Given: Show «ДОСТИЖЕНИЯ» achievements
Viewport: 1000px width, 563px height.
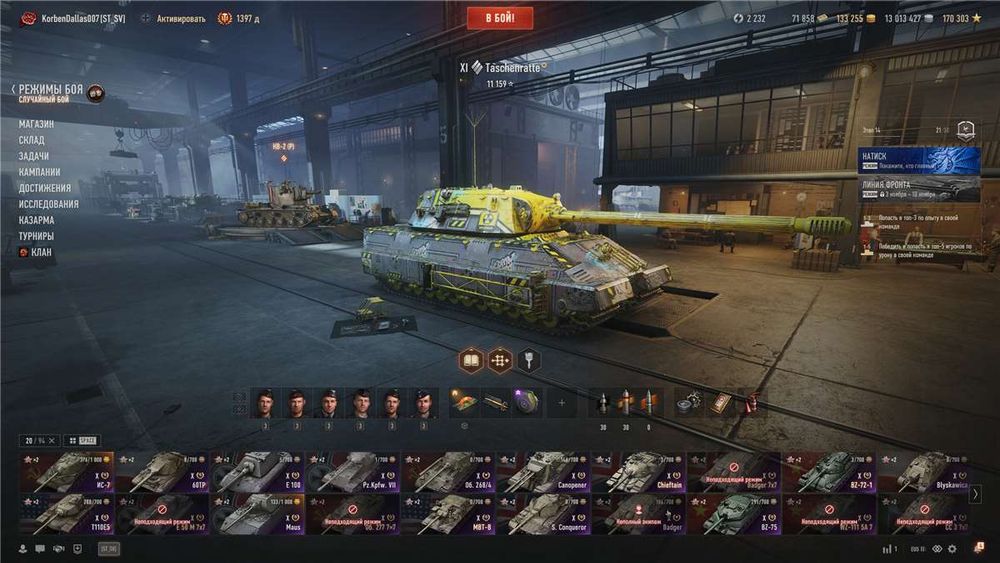Looking at the screenshot, I should pyautogui.click(x=44, y=188).
